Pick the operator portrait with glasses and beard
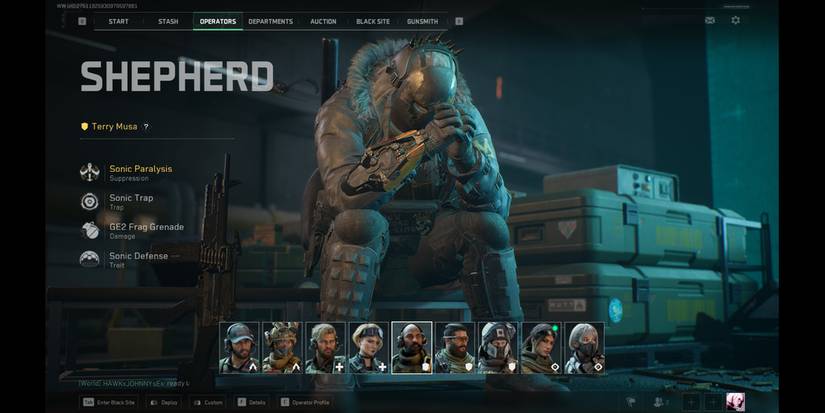 coord(454,347)
